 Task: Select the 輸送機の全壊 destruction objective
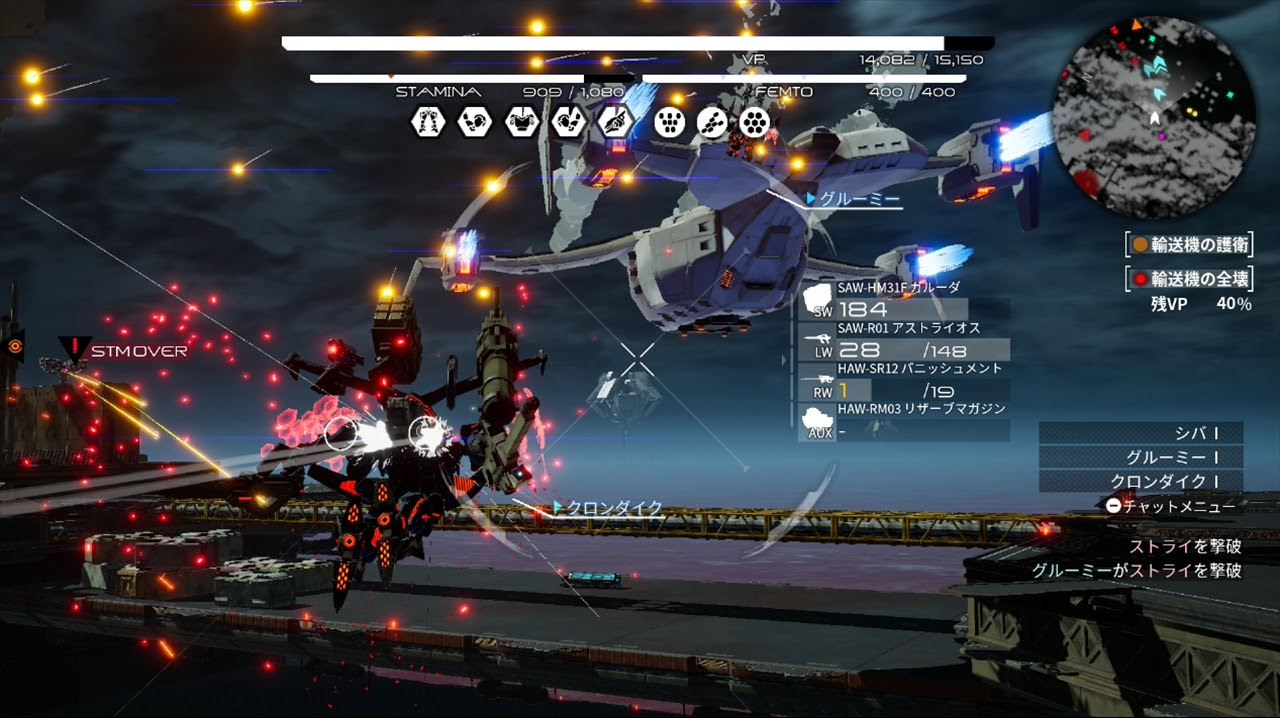click(1189, 278)
